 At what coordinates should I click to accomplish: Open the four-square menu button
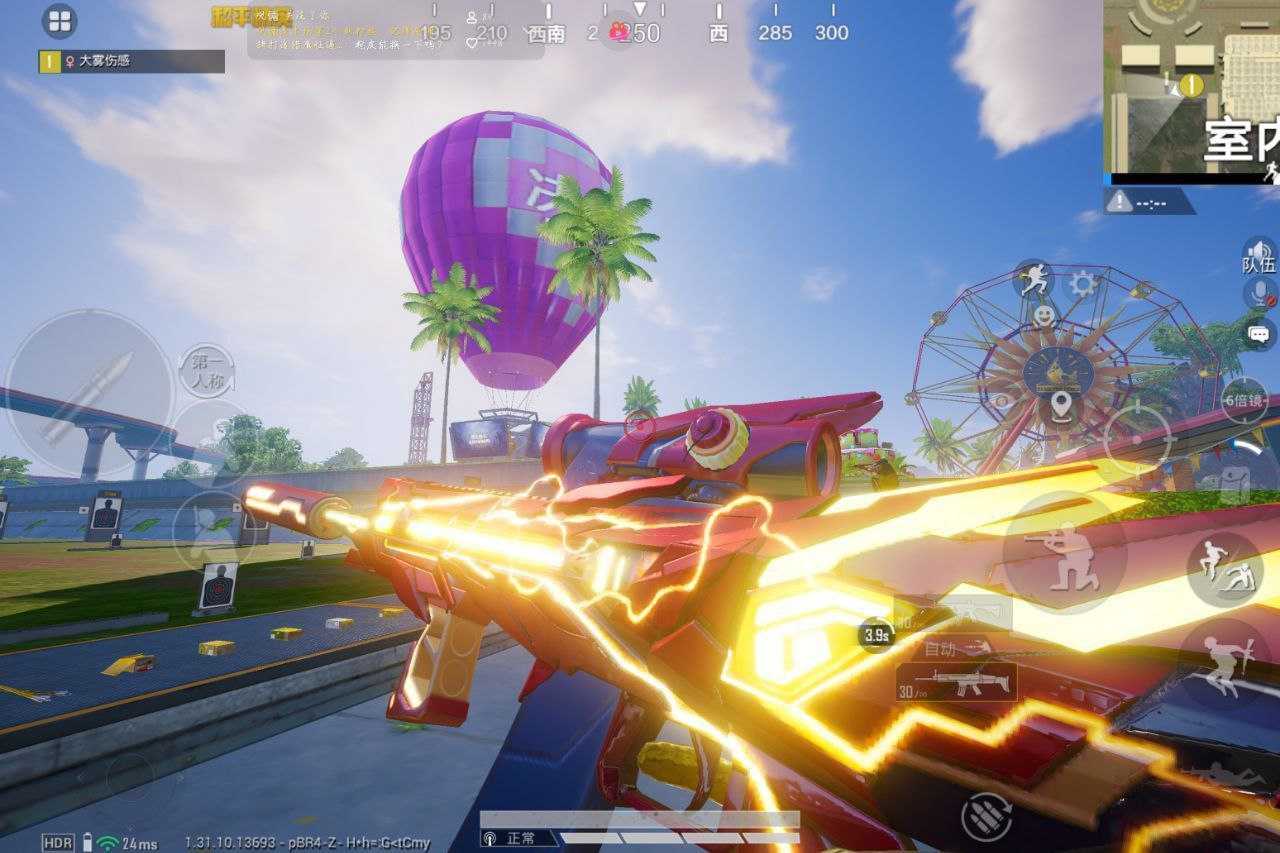tap(59, 21)
